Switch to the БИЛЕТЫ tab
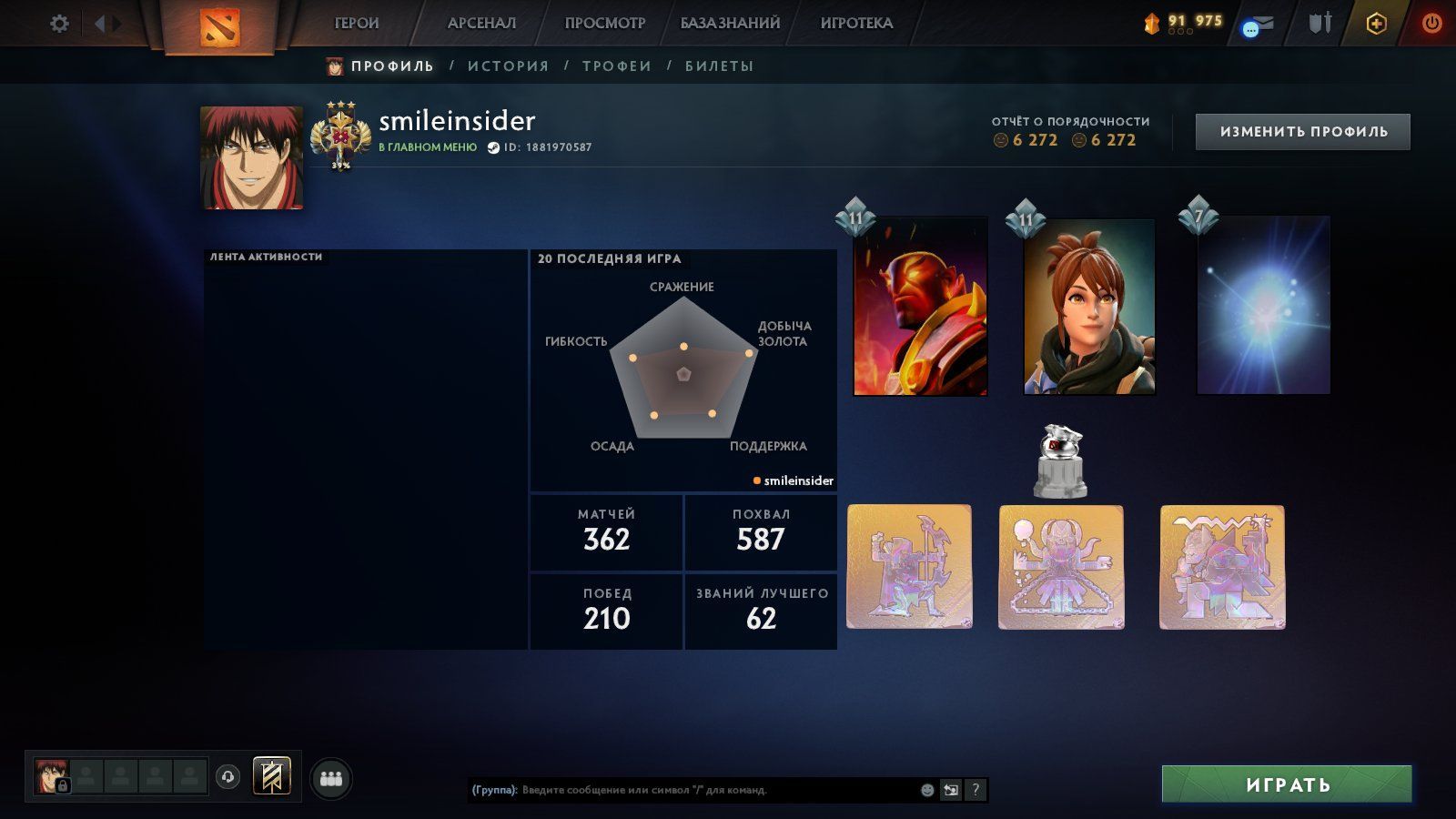Image resolution: width=1456 pixels, height=819 pixels. click(720, 66)
